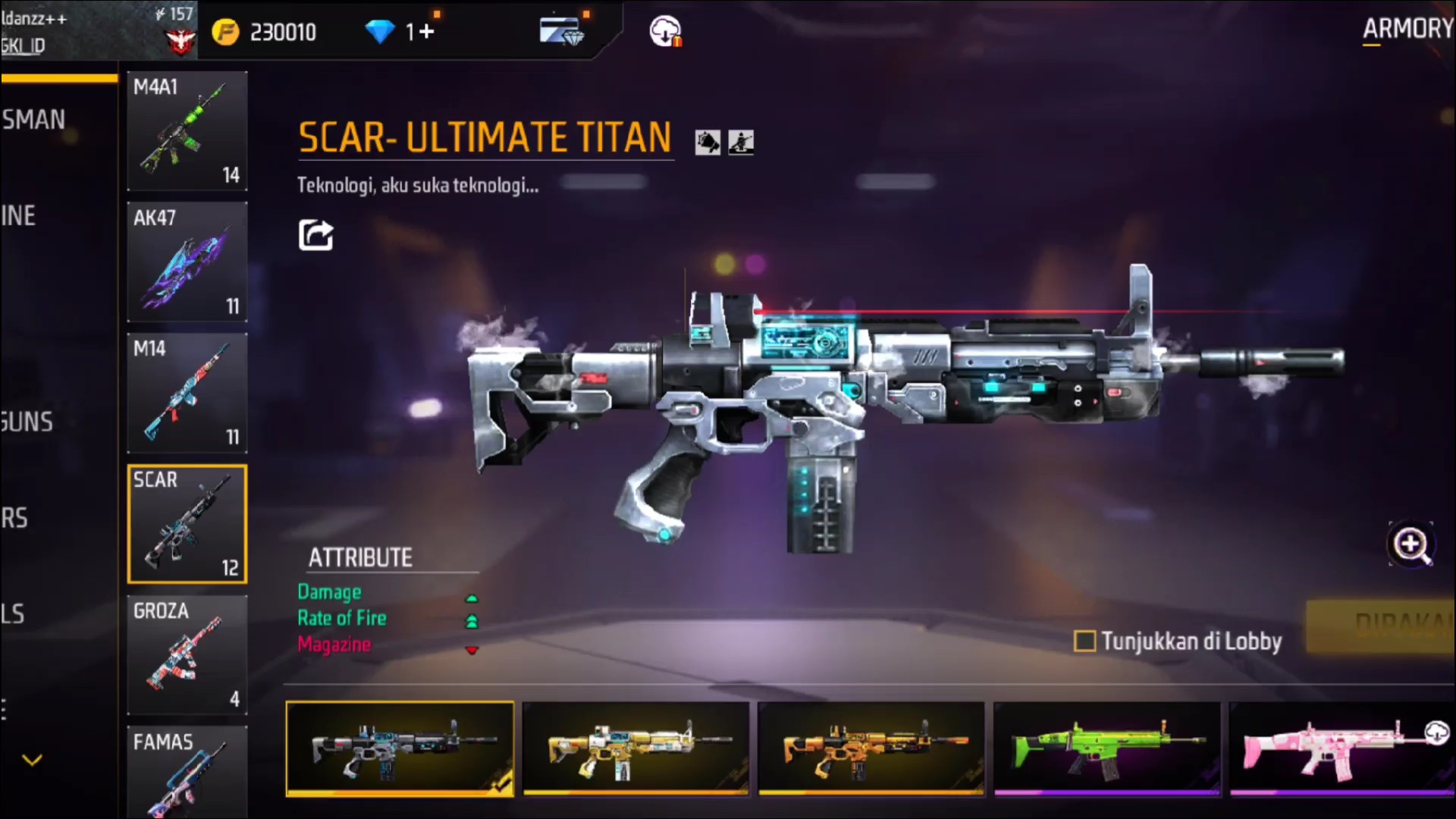The image size is (1456, 819).
Task: Zoom in using the magnifier button
Action: (1410, 544)
